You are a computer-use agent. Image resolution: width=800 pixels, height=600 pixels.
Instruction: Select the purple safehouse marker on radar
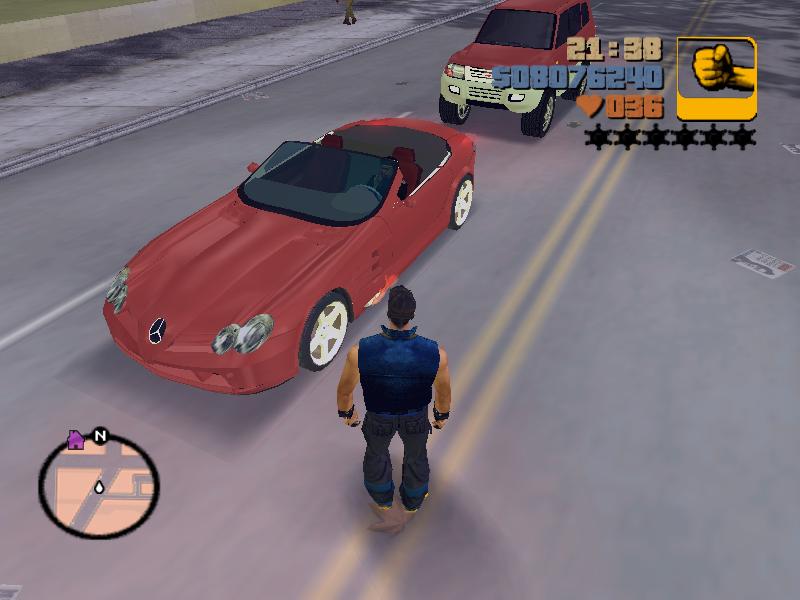pos(76,439)
